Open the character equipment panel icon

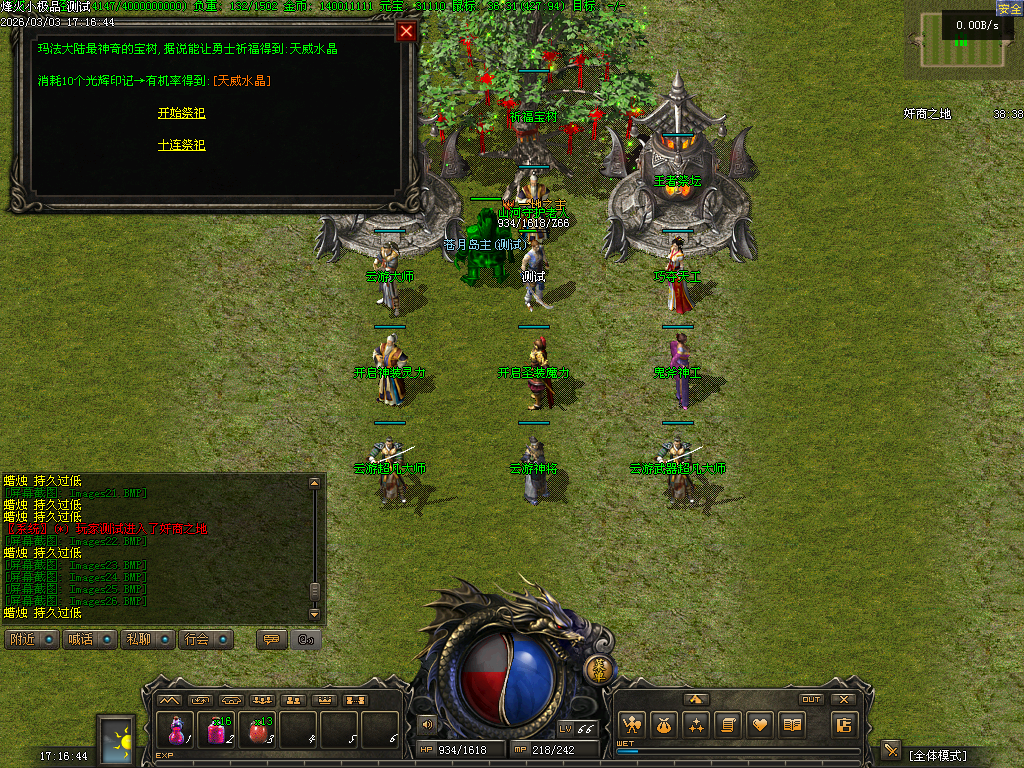coord(630,724)
